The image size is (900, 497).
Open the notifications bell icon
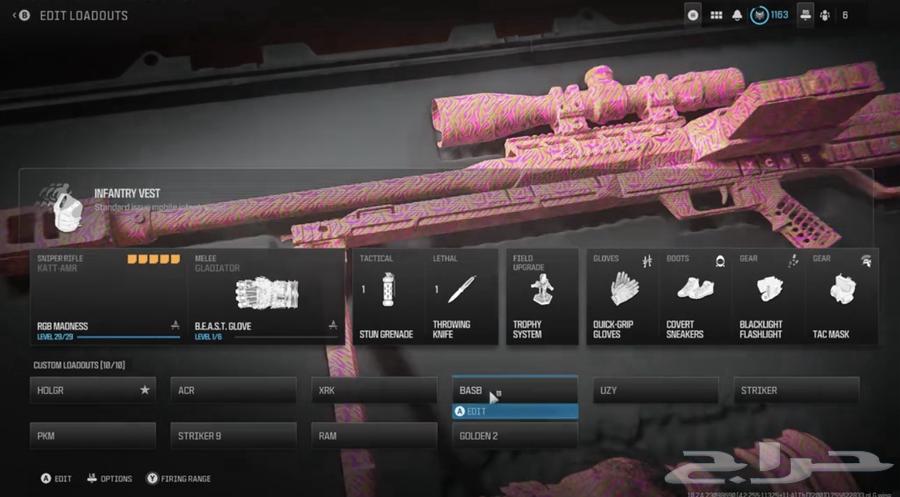[x=737, y=15]
